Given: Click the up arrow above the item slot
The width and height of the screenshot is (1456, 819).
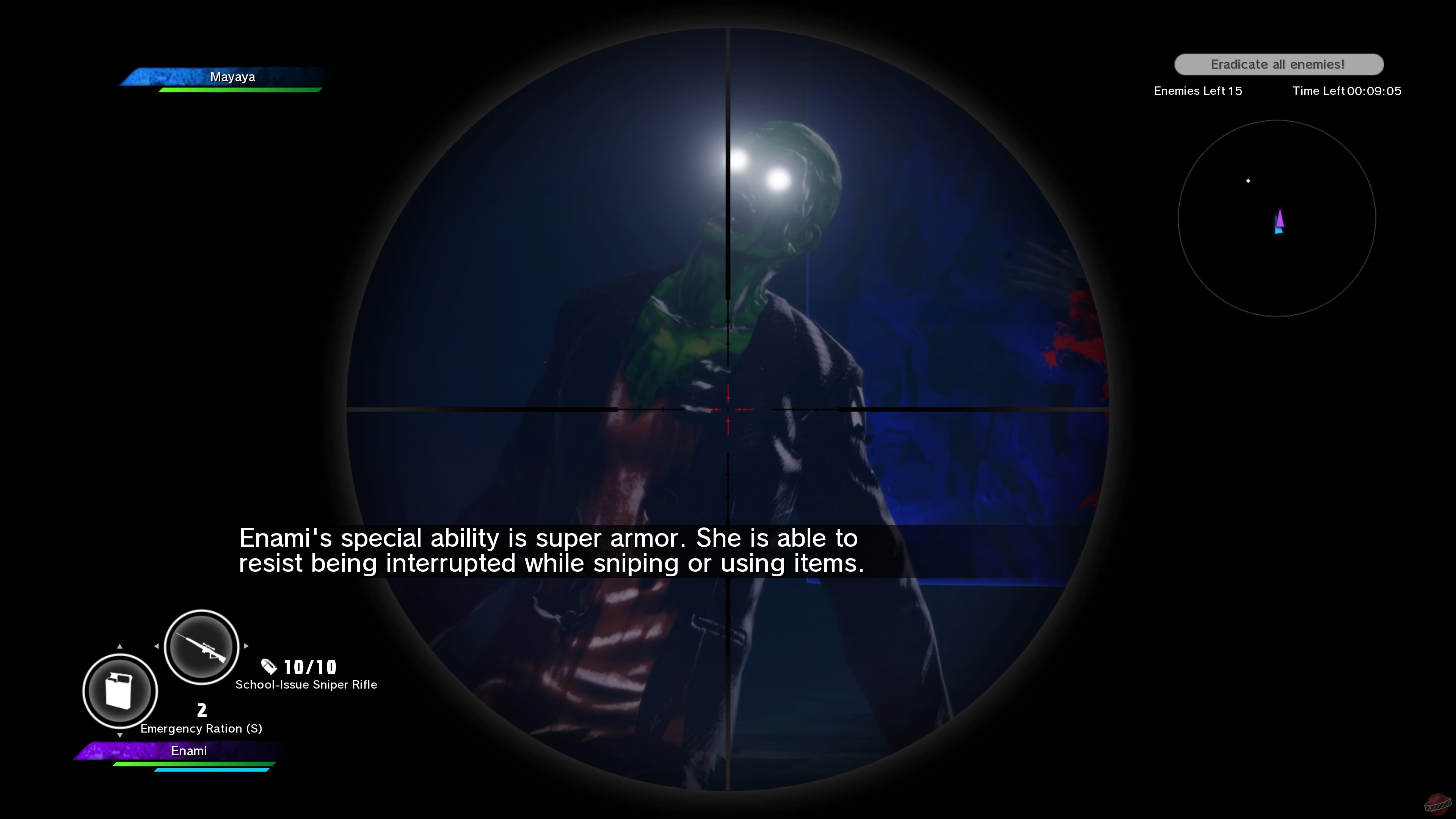Looking at the screenshot, I should pyautogui.click(x=120, y=646).
